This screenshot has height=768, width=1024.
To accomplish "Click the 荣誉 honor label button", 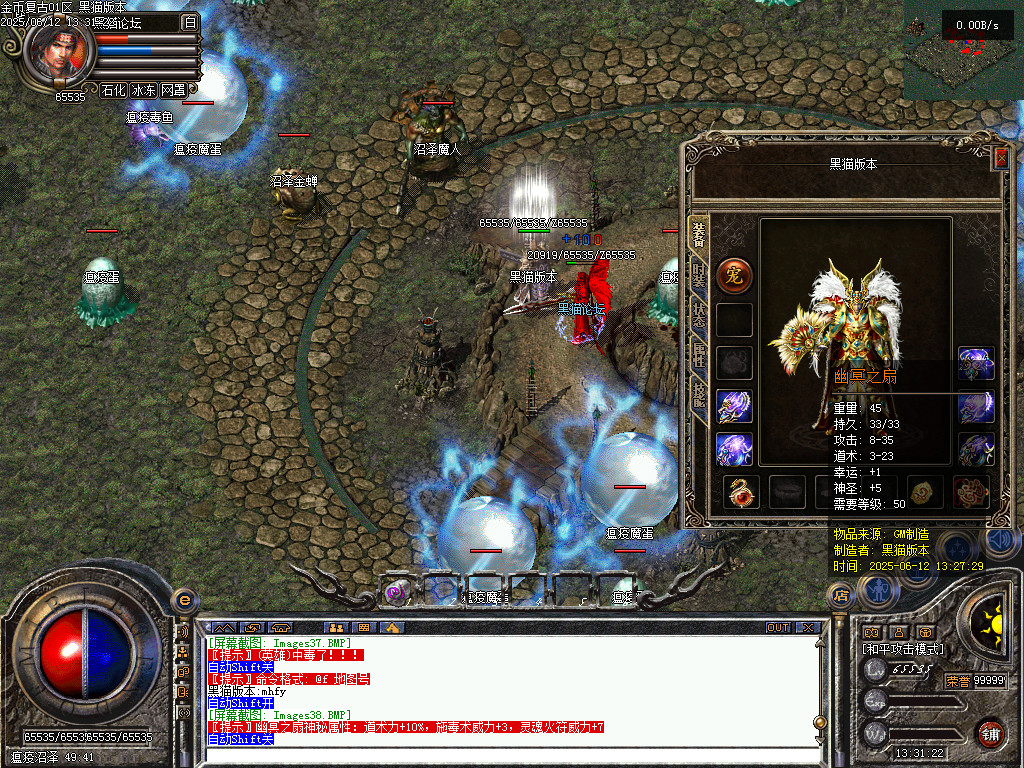I will (957, 681).
